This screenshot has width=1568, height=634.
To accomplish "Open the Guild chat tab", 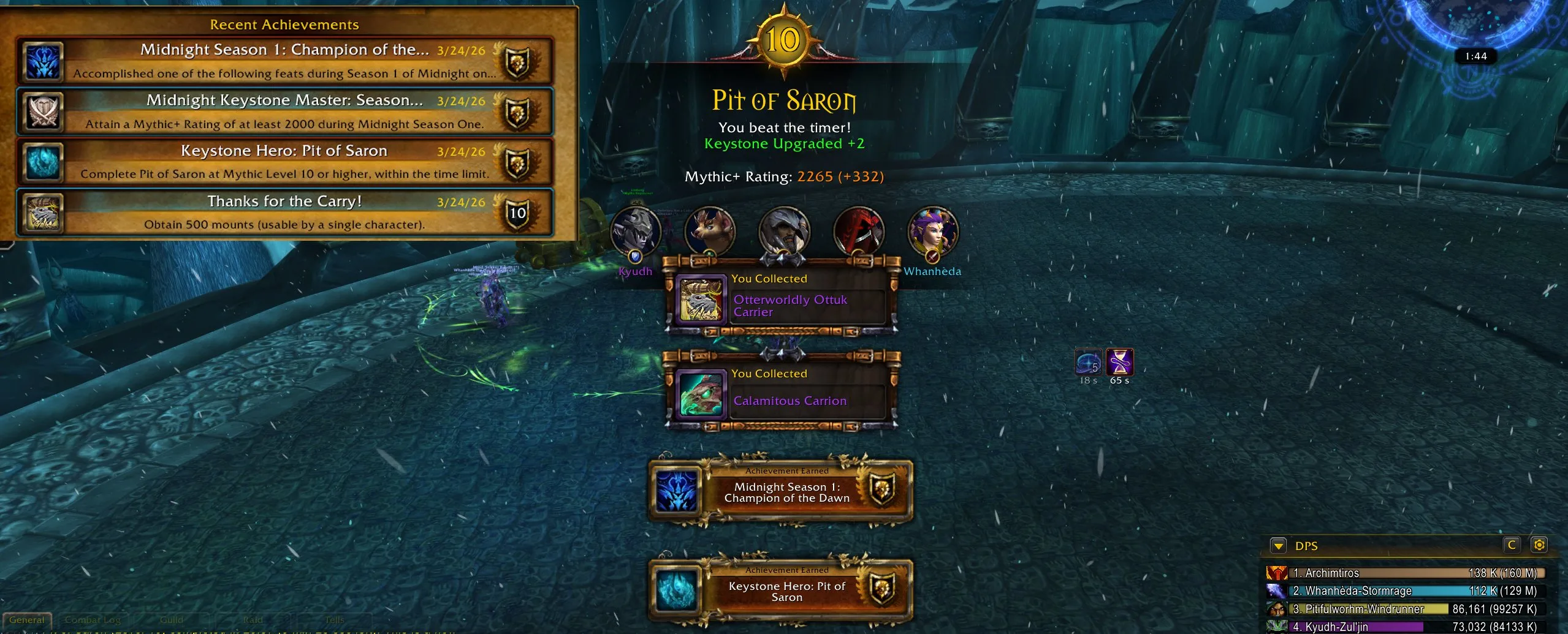I will (x=172, y=620).
